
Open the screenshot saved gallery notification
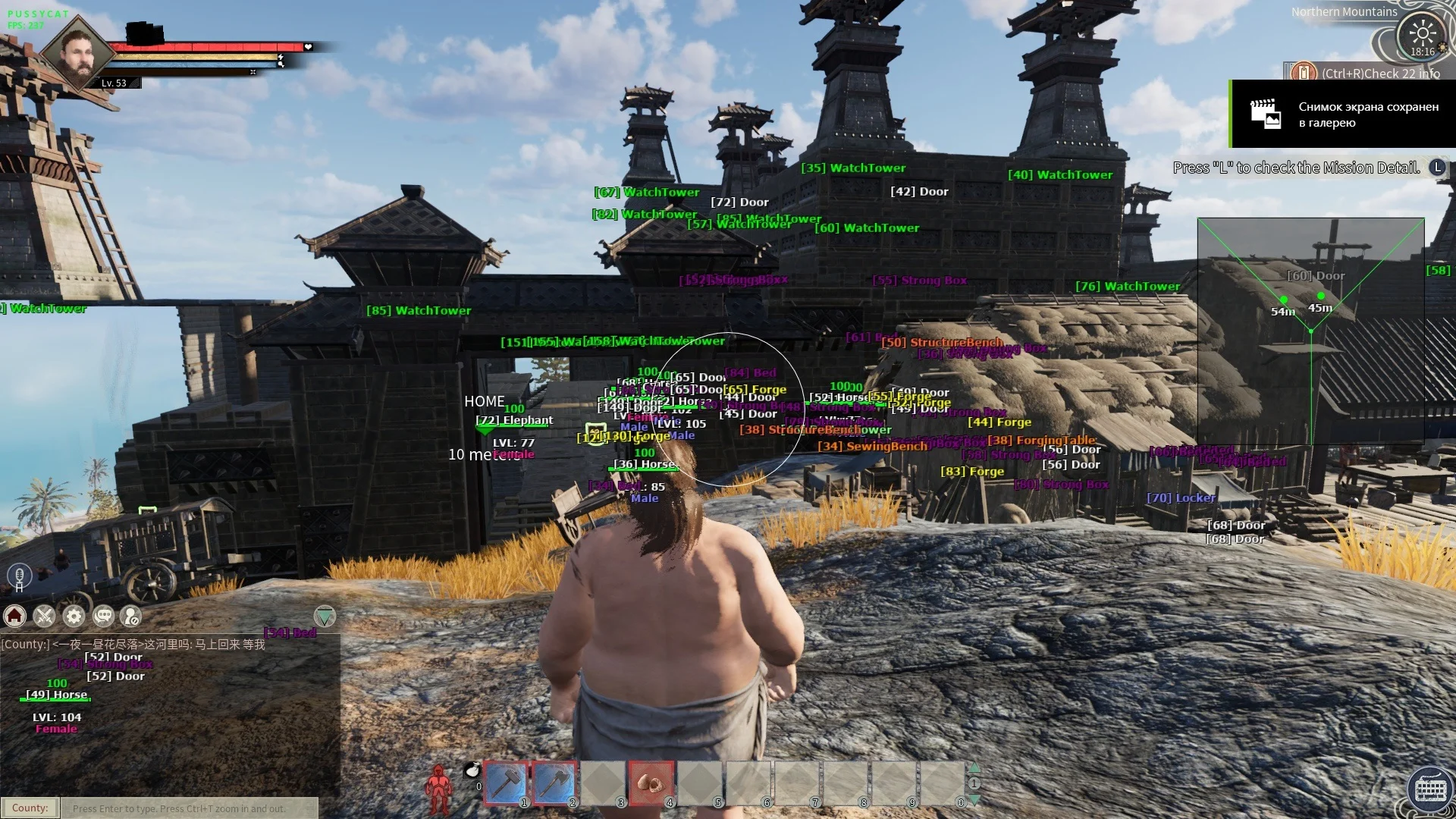(1342, 115)
